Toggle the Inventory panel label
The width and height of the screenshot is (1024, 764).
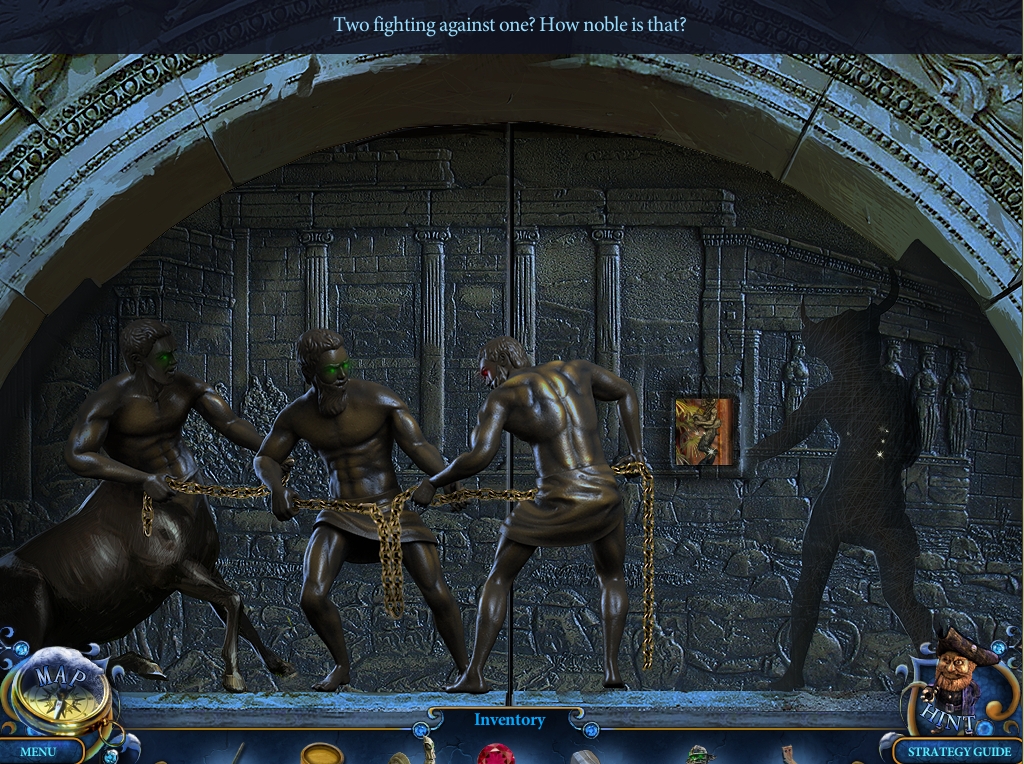point(509,720)
